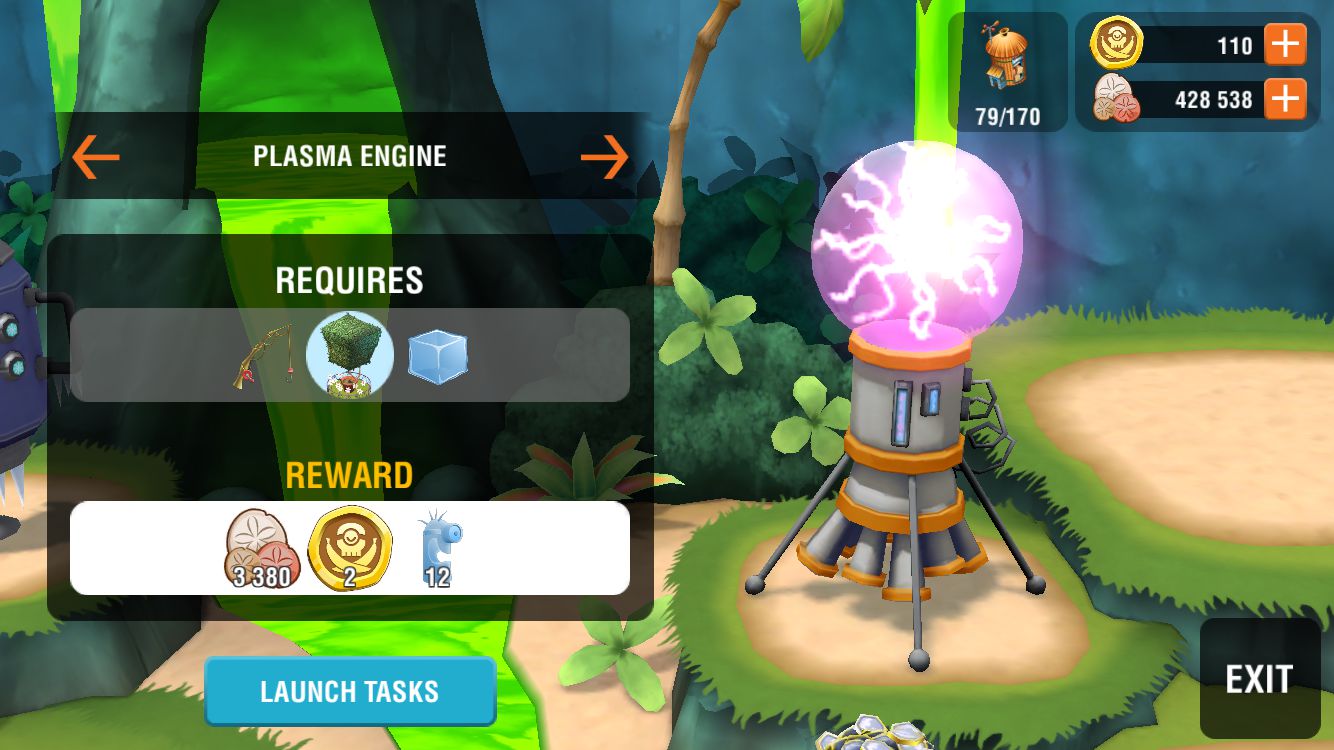Go to the previous machine with left arrow
Screen dimensions: 1334x750
96,156
